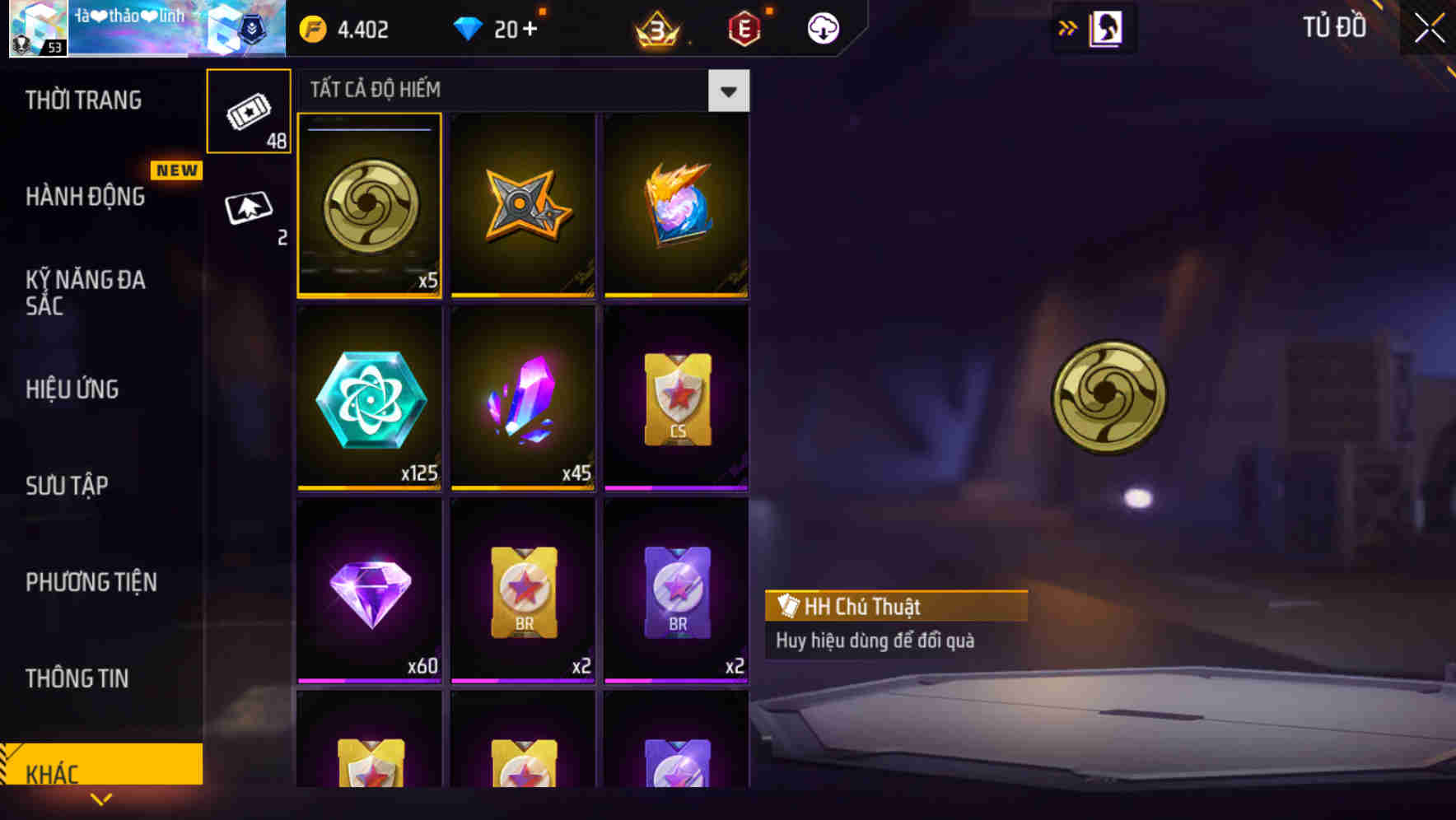Open the cloud download icon
This screenshot has width=1456, height=820.
pos(821,27)
